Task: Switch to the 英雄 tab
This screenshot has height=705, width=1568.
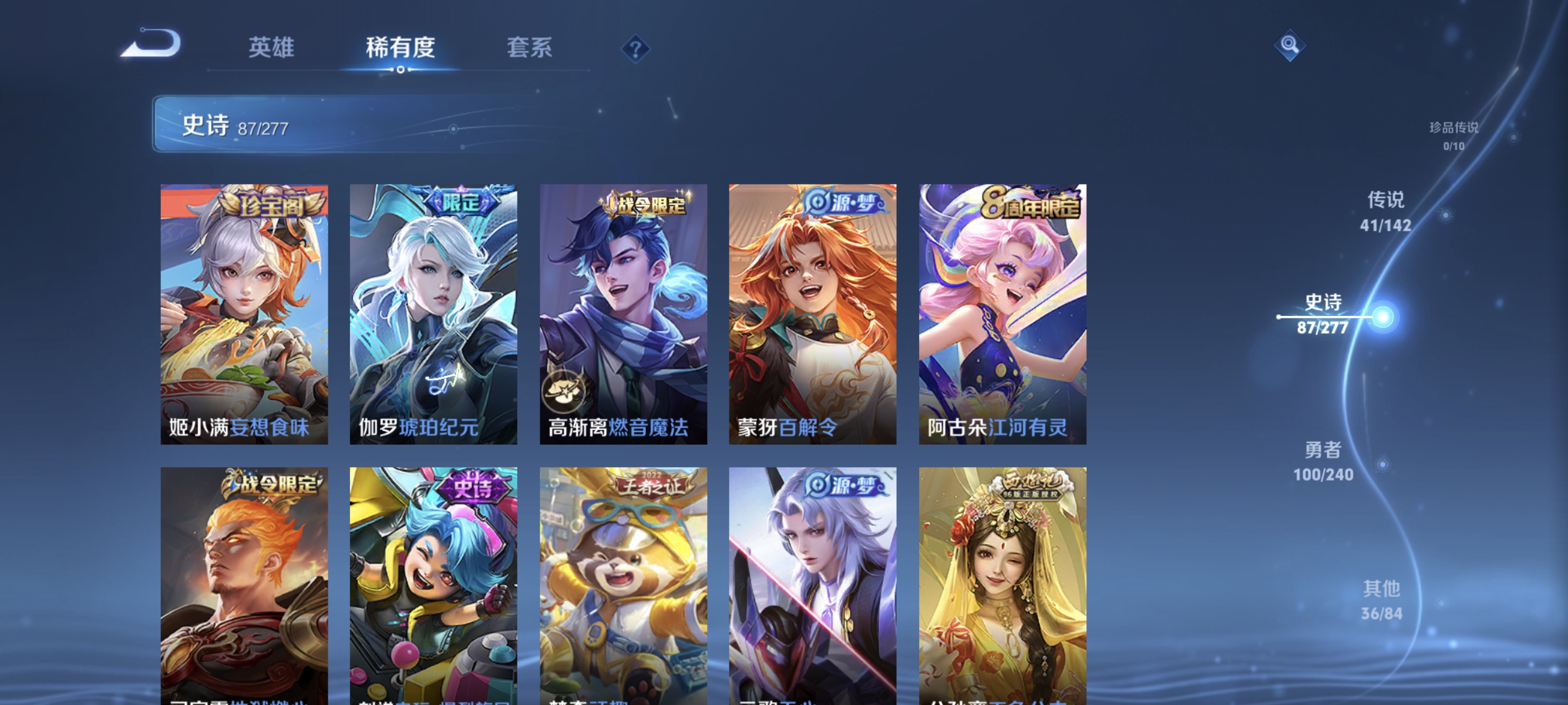Action: click(271, 49)
